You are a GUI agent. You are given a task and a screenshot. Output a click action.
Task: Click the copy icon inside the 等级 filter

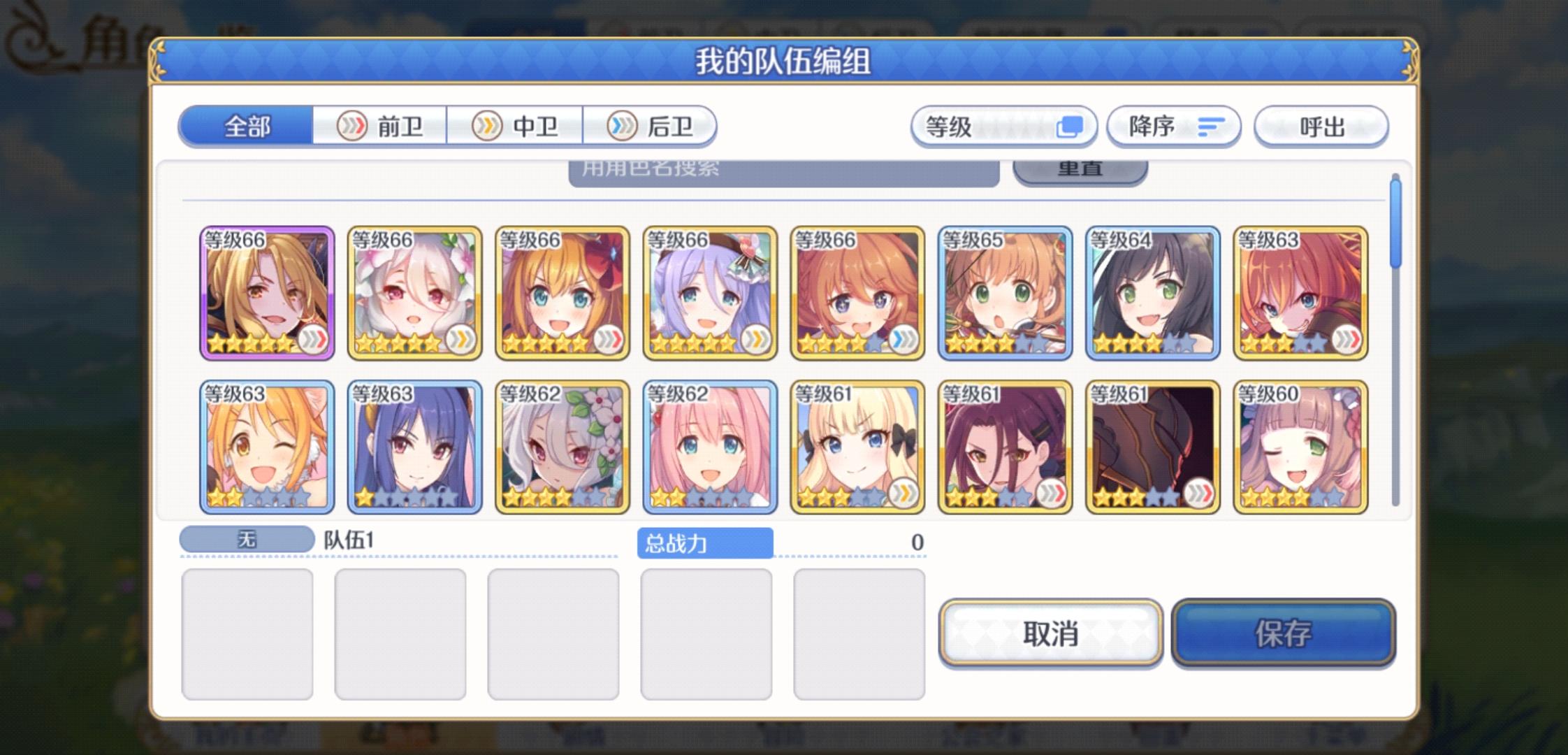1070,127
